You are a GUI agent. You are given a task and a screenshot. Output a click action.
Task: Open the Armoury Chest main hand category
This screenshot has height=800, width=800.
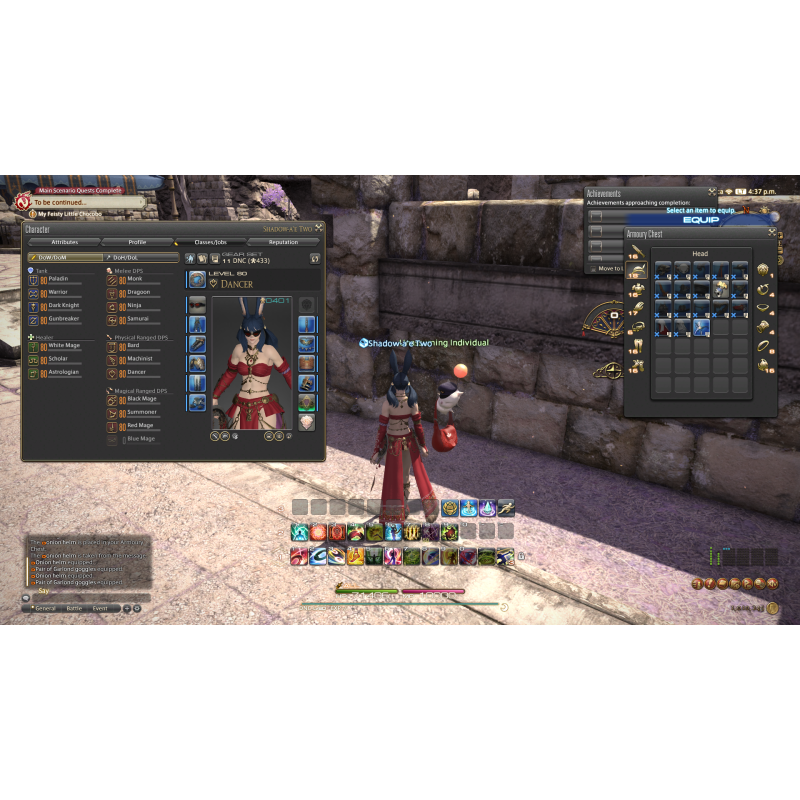pos(636,250)
